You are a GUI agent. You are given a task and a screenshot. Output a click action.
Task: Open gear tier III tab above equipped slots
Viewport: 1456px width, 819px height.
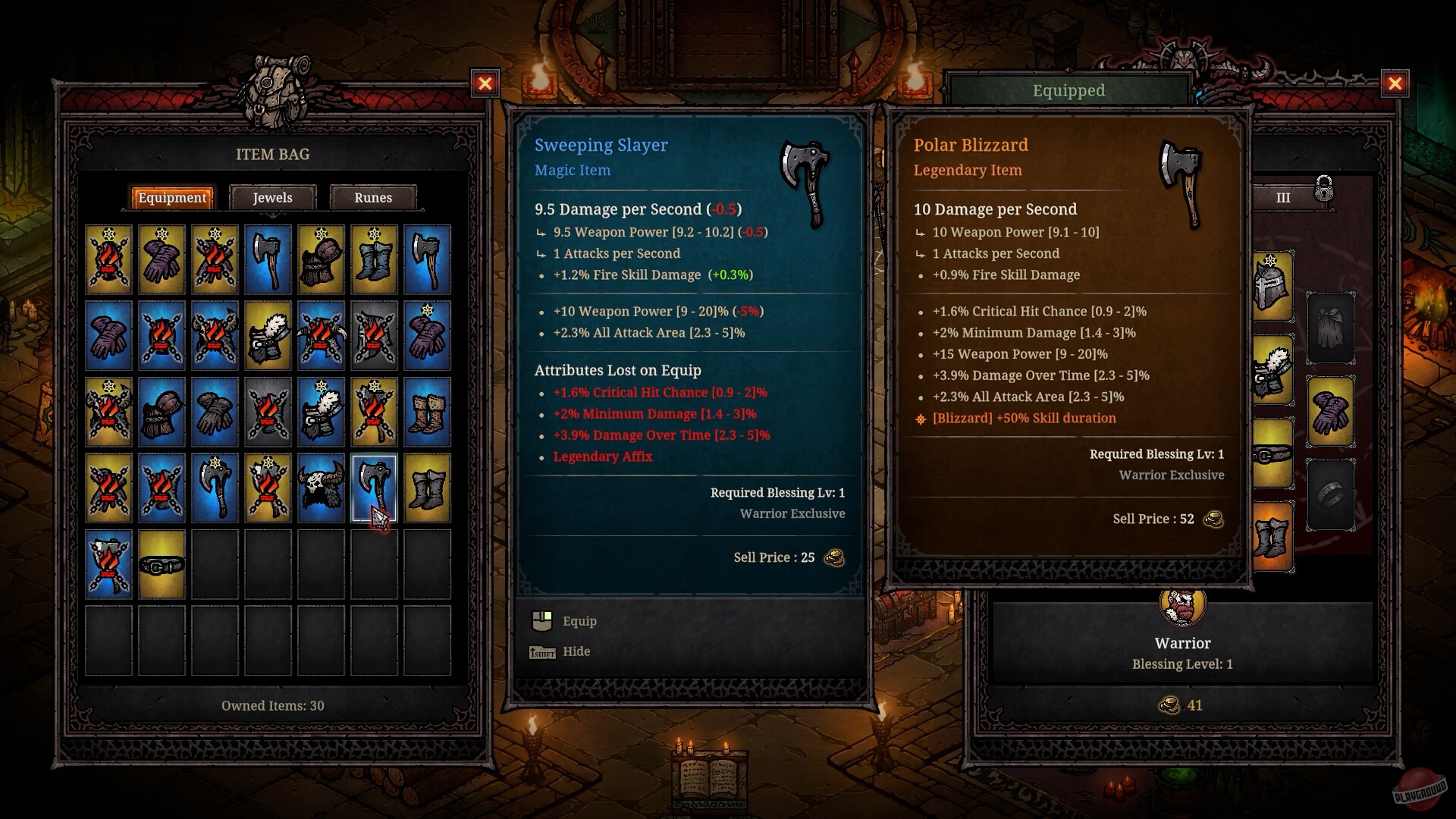[1284, 197]
